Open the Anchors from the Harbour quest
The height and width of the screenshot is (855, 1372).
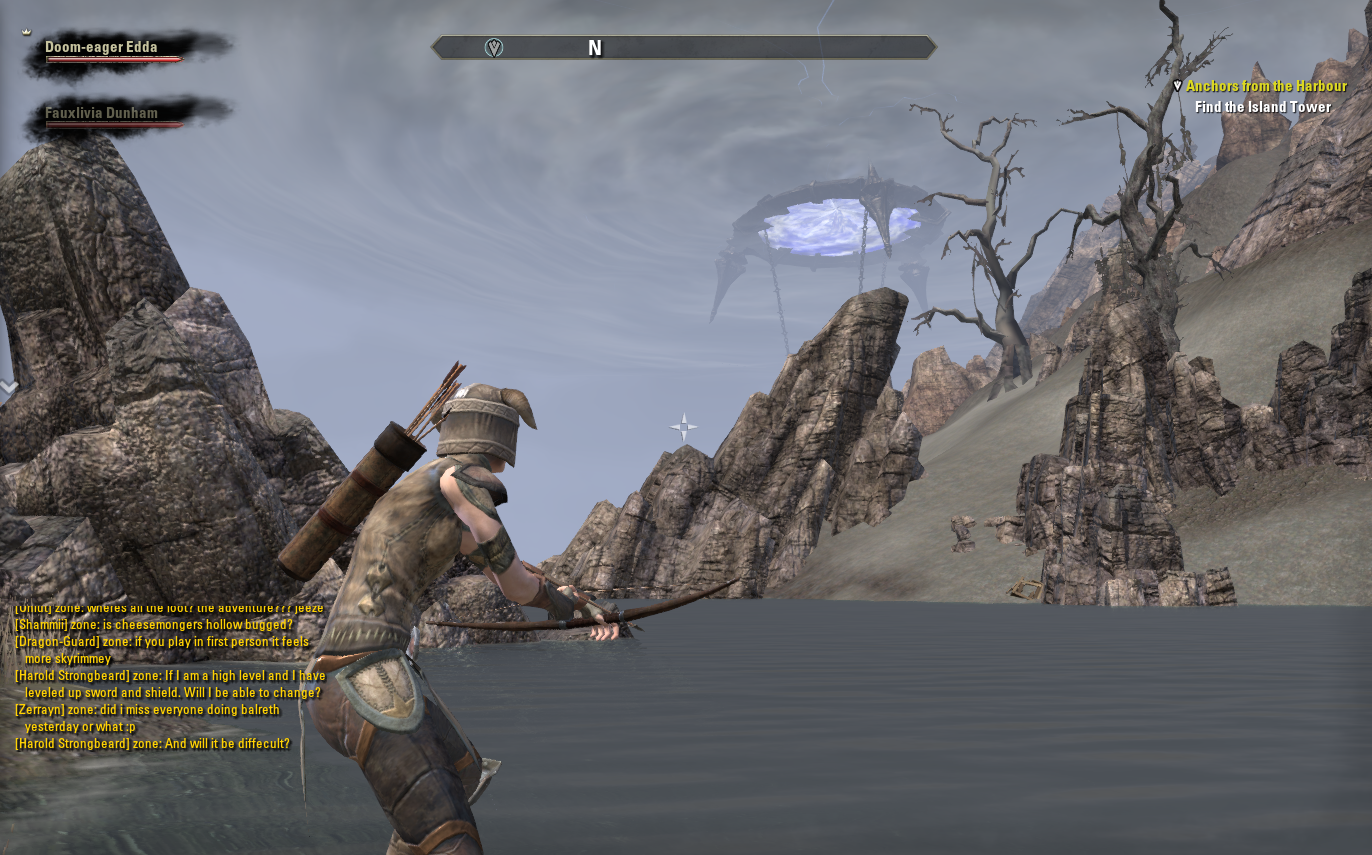[x=1266, y=87]
